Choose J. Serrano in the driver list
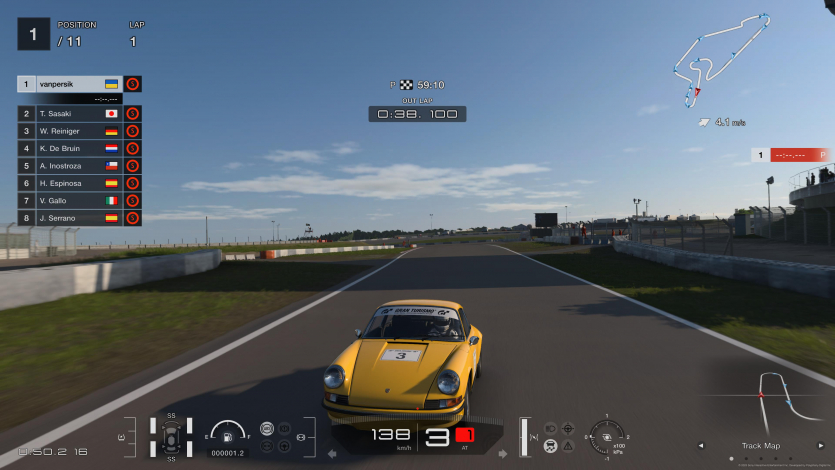The image size is (835, 470). click(70, 217)
